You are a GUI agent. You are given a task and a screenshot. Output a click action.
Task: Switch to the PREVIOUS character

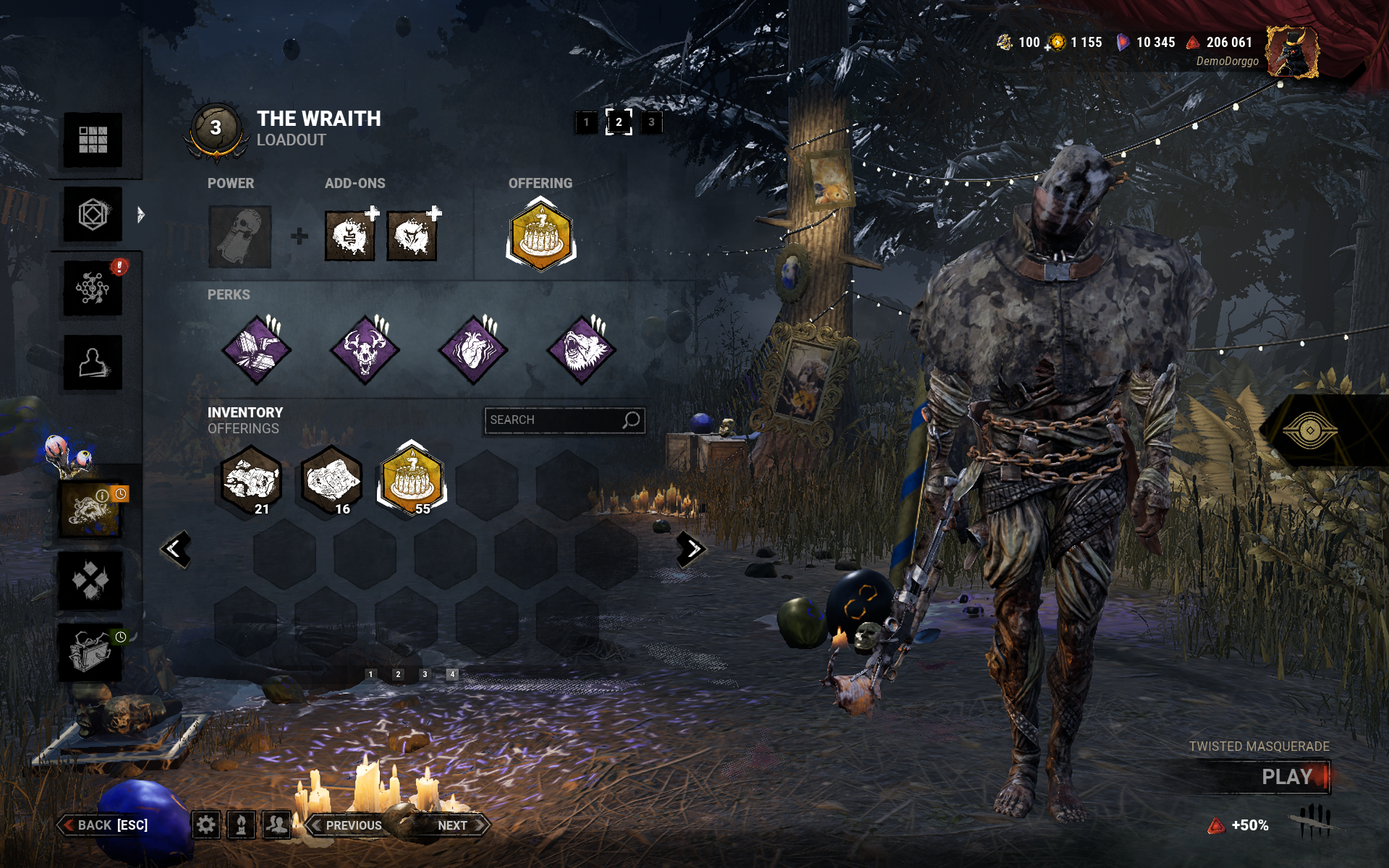coord(348,825)
